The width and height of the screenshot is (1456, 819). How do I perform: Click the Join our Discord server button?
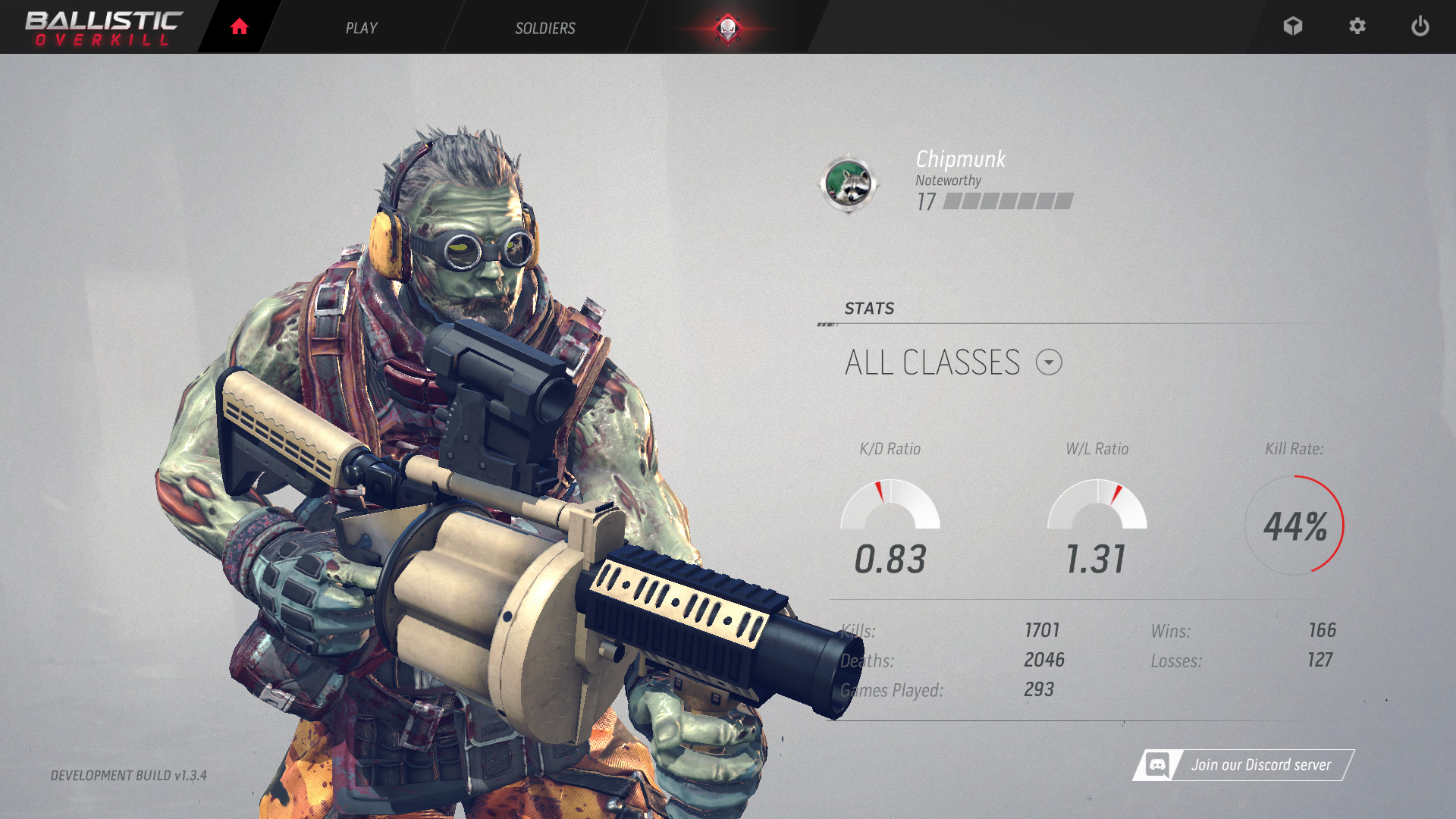point(1244,765)
